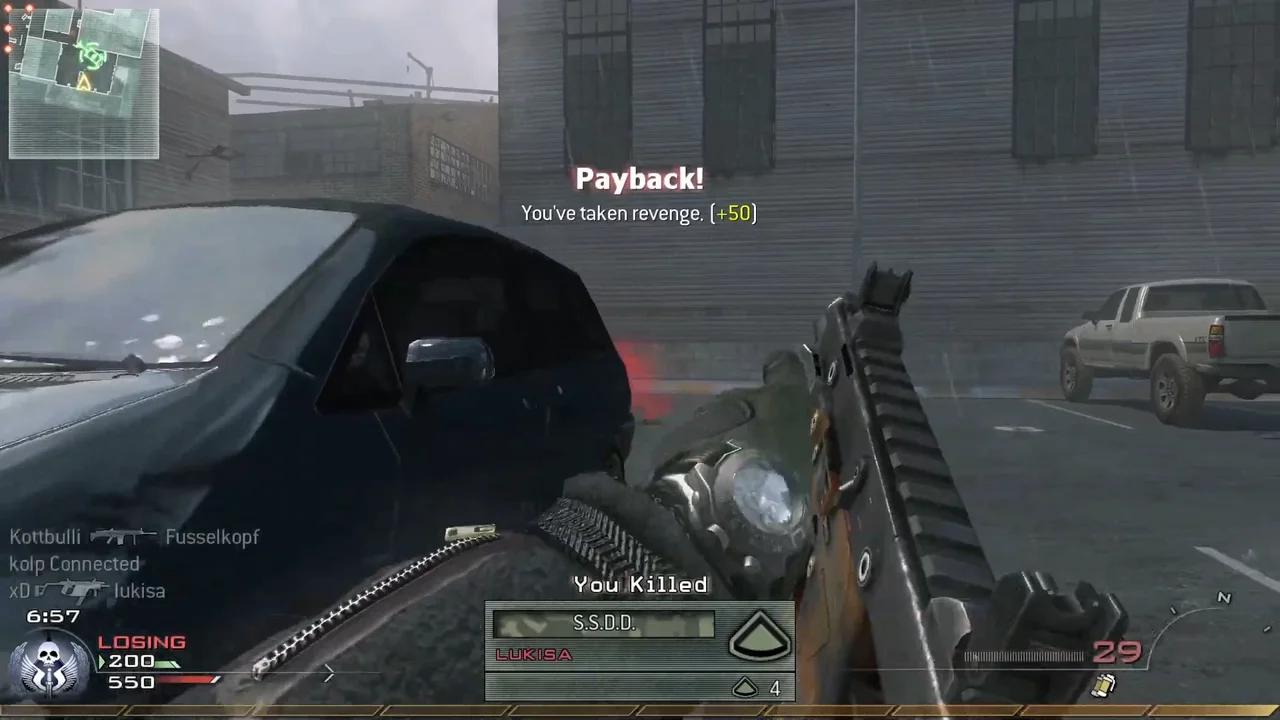Toggle the green friendly score bar next to 200
This screenshot has height=720, width=1280.
[170, 661]
